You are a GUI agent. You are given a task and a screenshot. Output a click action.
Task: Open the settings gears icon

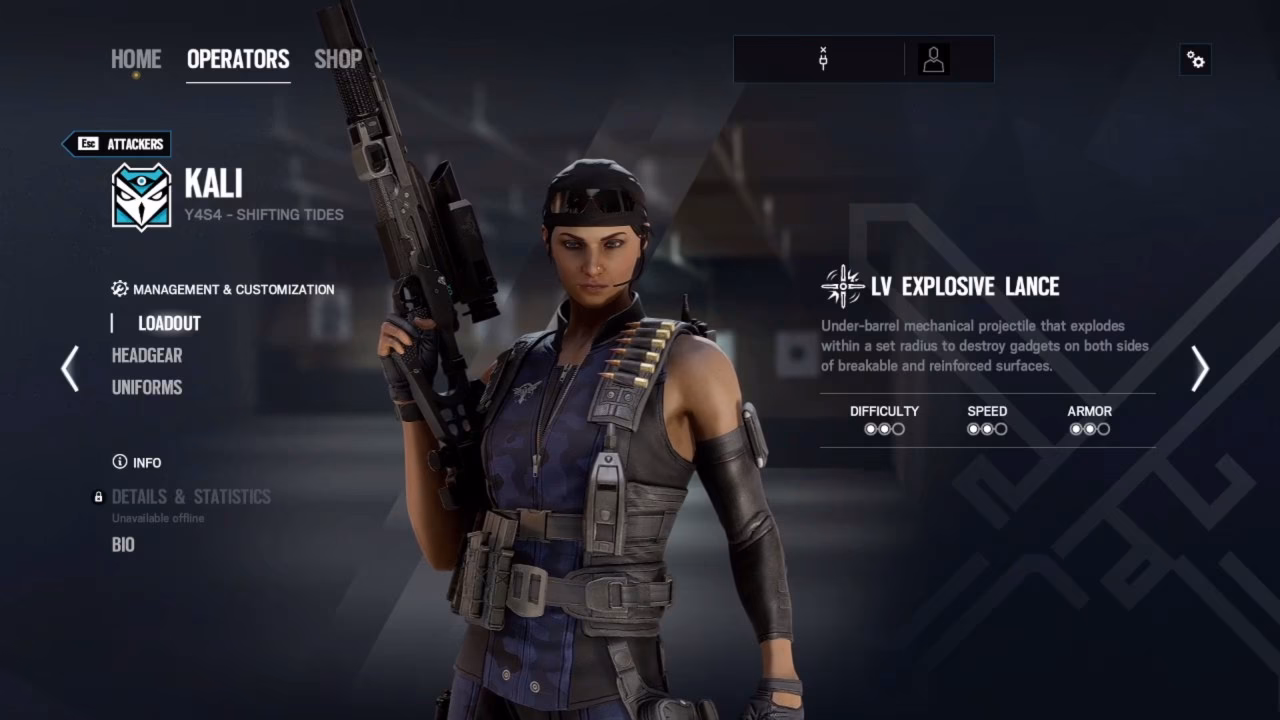1195,60
